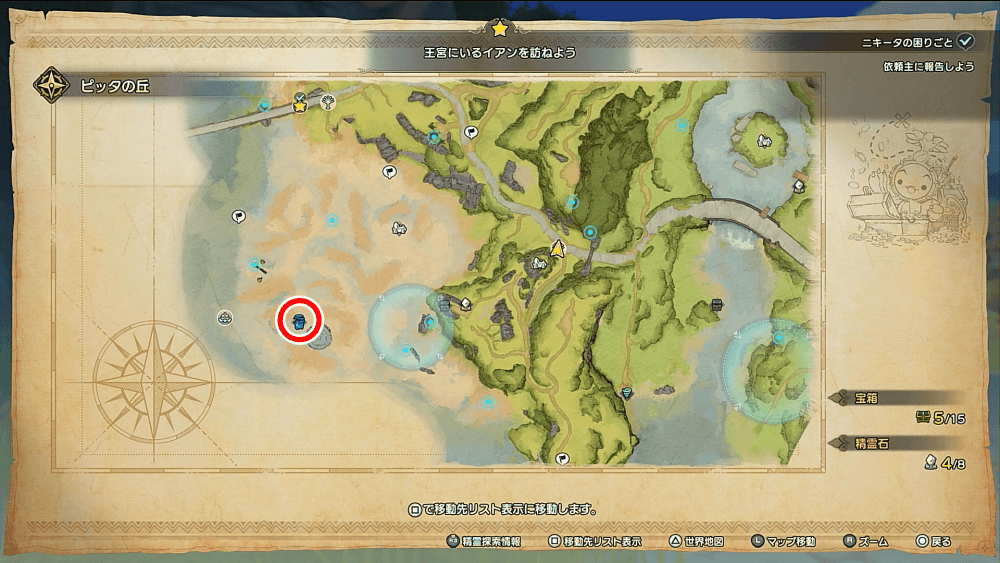
Task: Choose the 戻る back option
Action: pos(933,541)
